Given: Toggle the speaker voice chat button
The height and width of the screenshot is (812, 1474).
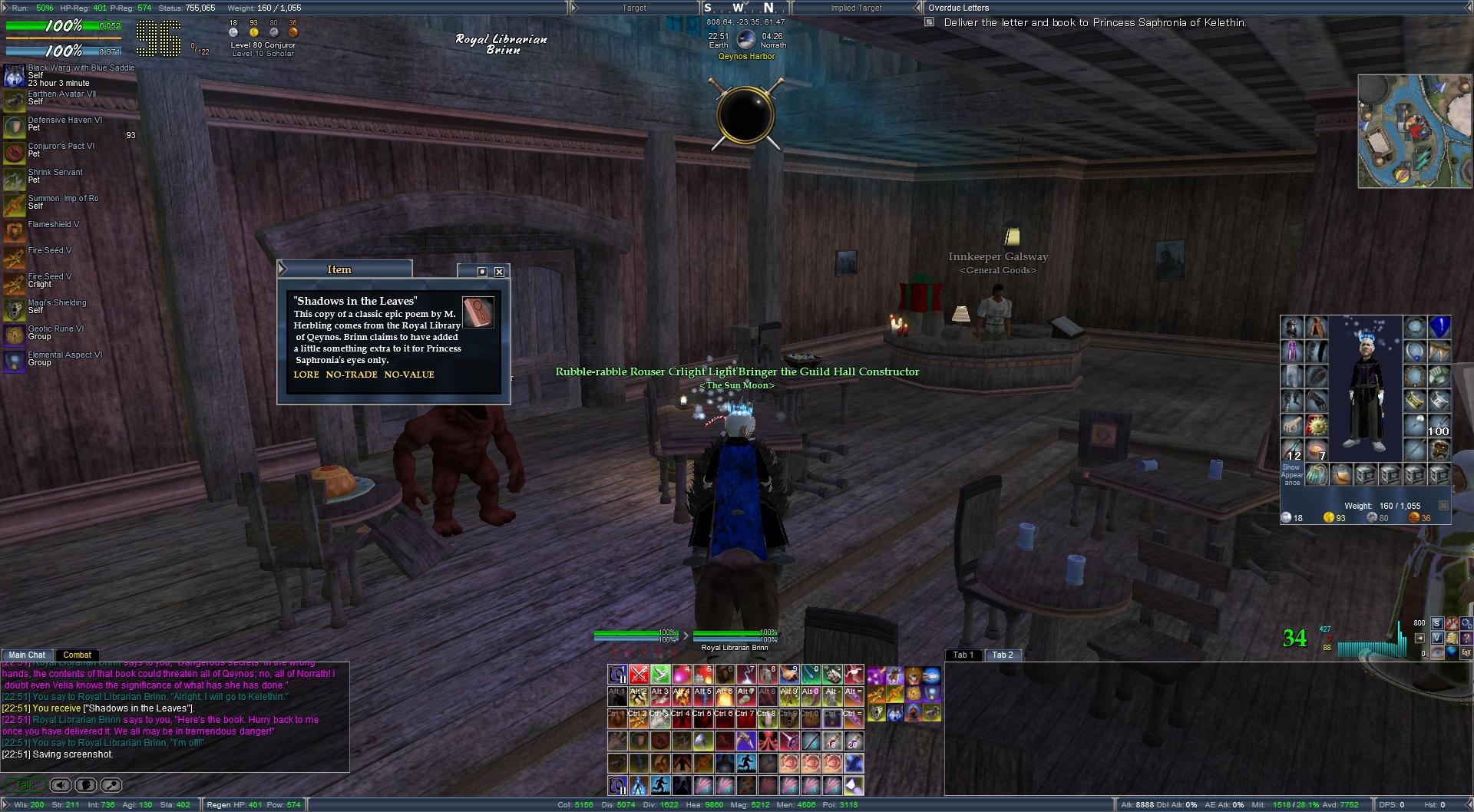Looking at the screenshot, I should [x=61, y=785].
